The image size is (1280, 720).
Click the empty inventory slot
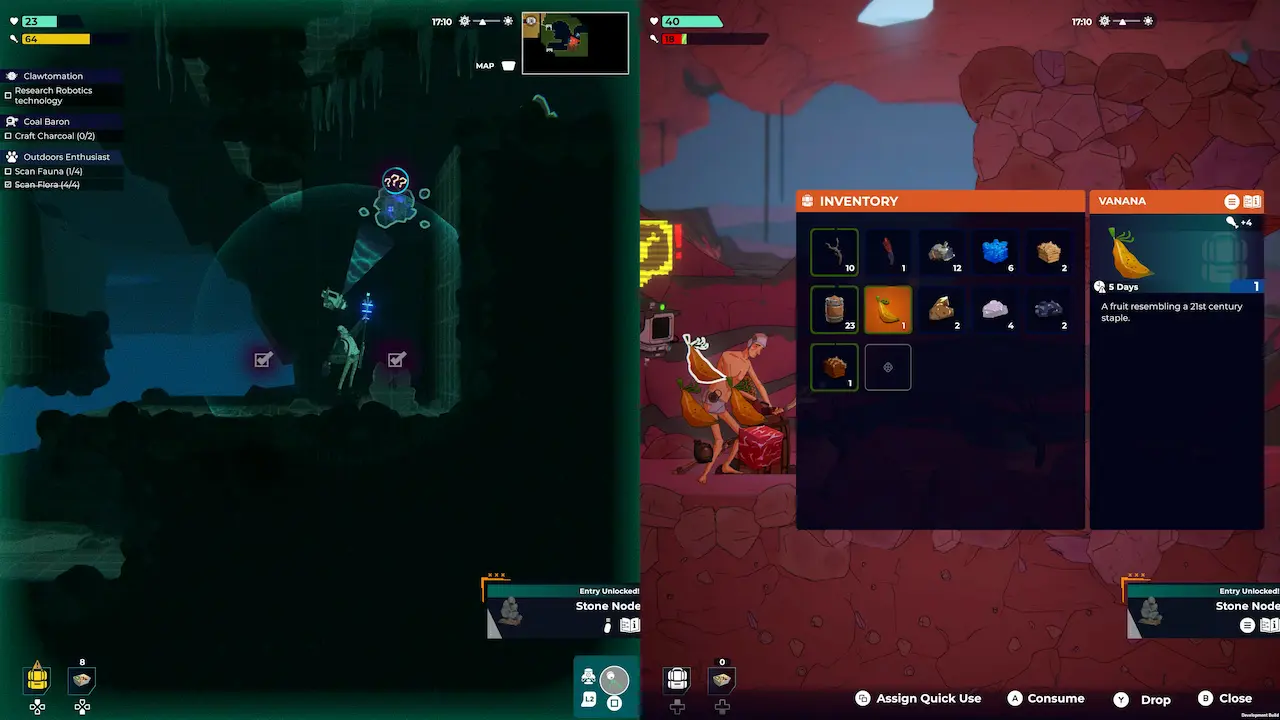[x=887, y=367]
